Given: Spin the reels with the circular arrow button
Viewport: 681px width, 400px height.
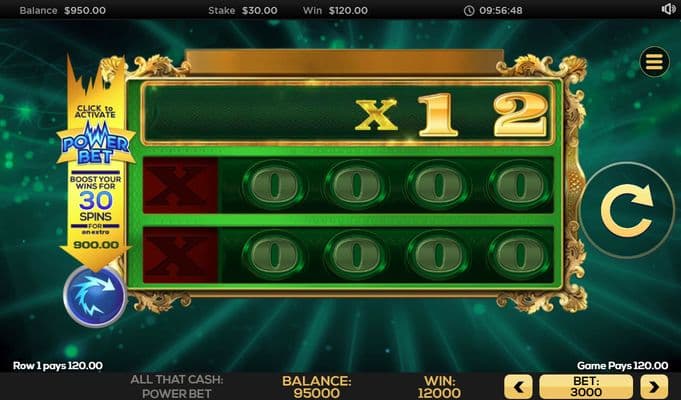Looking at the screenshot, I should [626, 211].
